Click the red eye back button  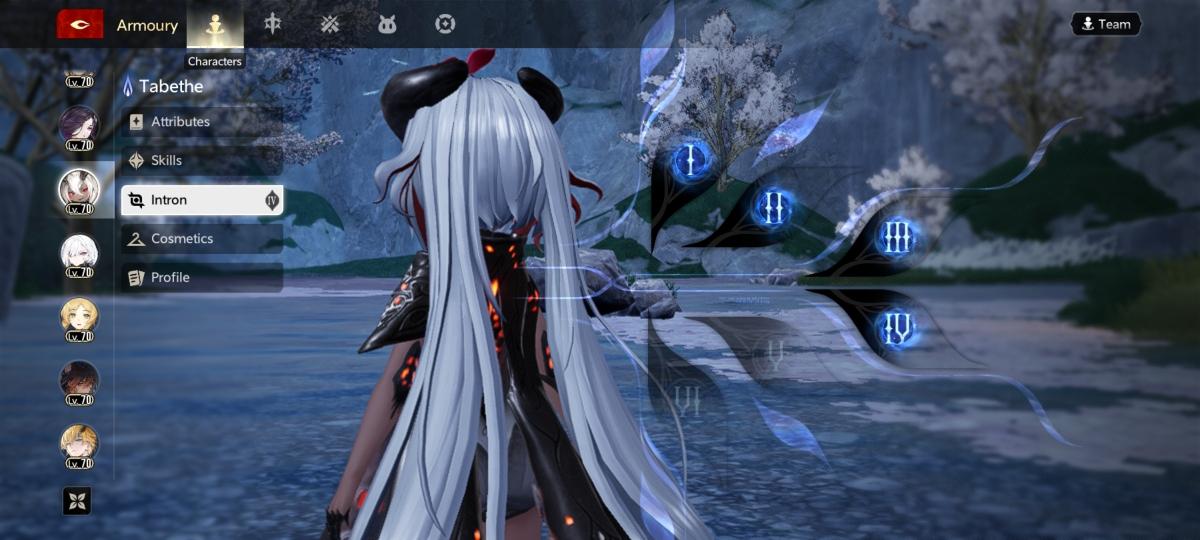[80, 25]
